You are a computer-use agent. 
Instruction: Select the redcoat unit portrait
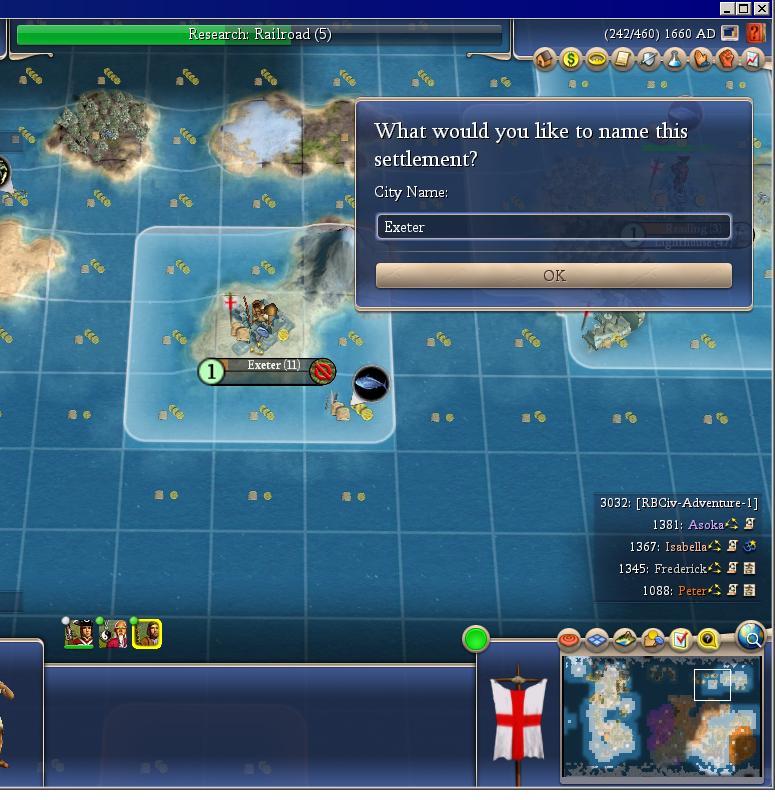[79, 633]
